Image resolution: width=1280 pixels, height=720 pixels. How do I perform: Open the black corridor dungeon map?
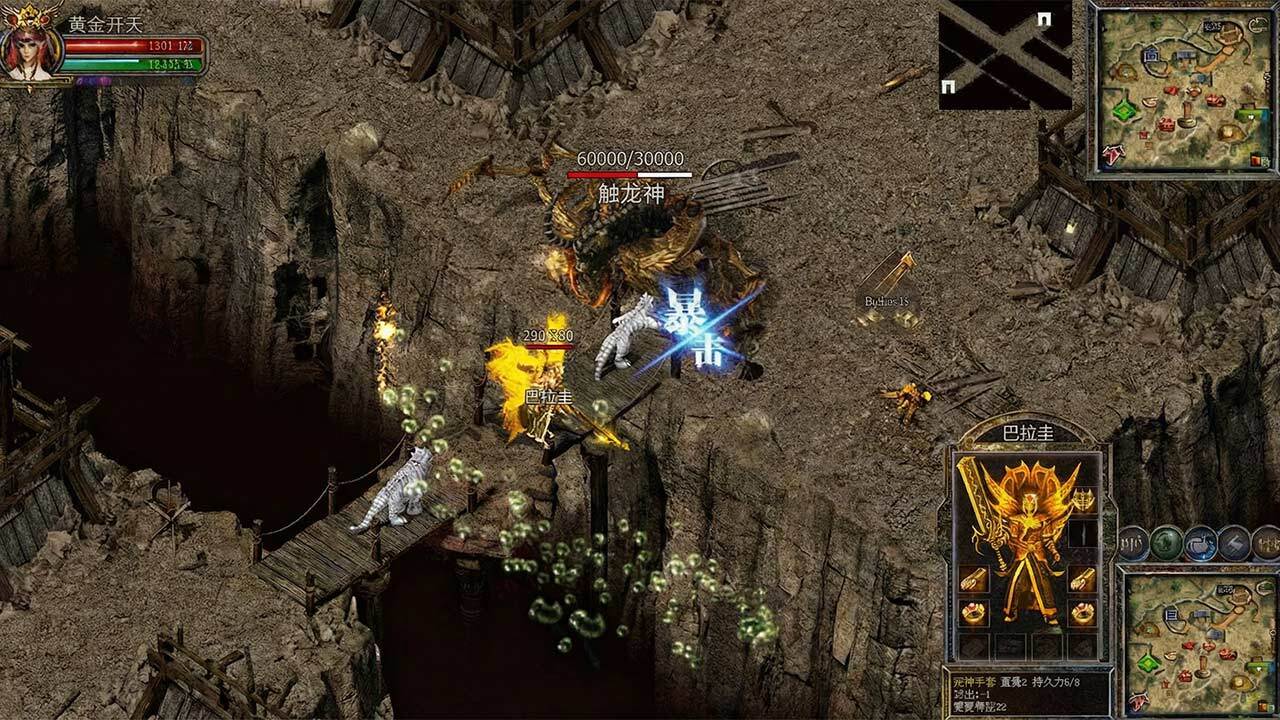coord(1005,56)
